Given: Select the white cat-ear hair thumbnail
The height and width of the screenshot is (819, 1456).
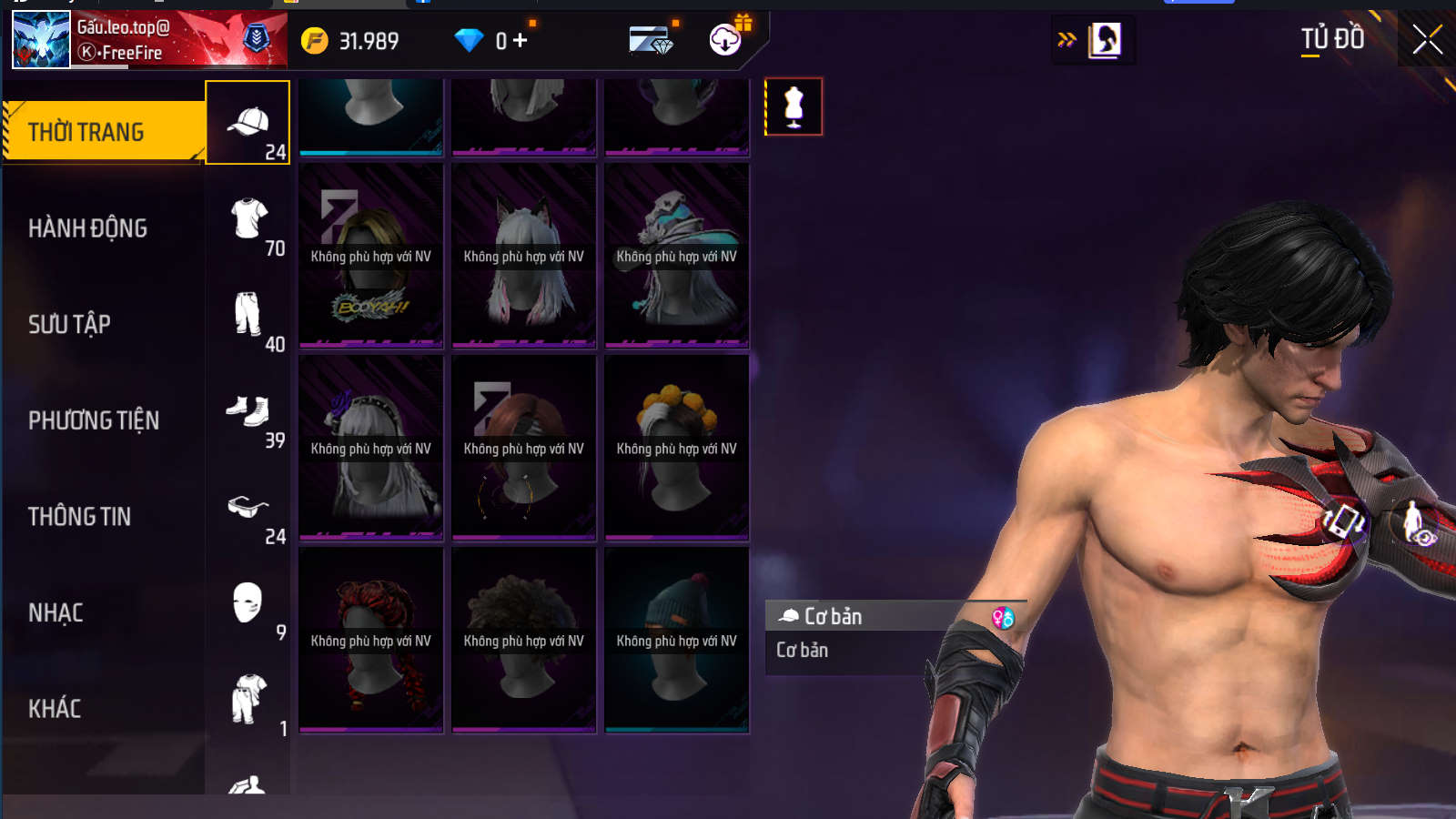Looking at the screenshot, I should point(524,256).
